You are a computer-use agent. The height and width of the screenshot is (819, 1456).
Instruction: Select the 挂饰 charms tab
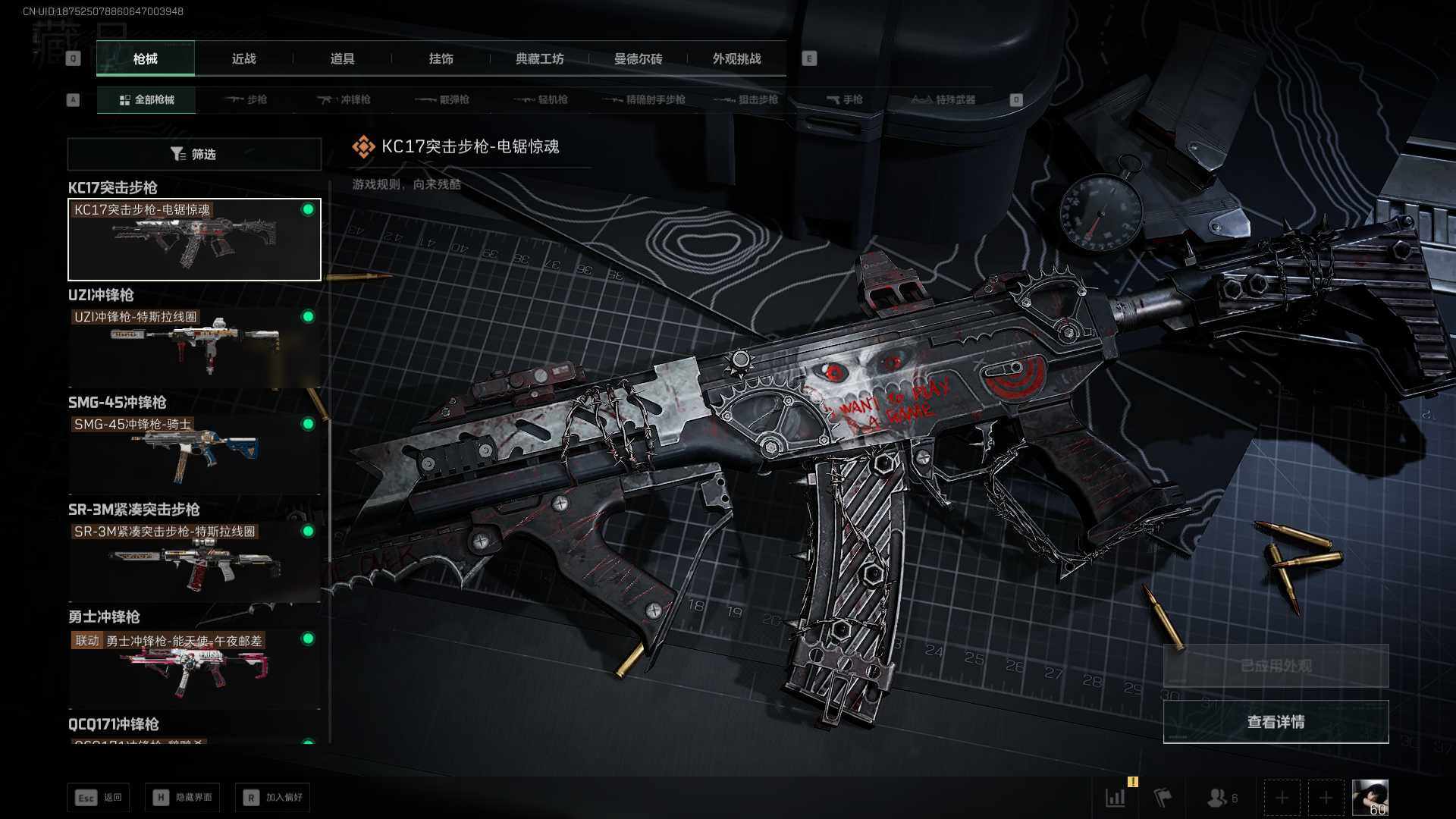pos(441,59)
